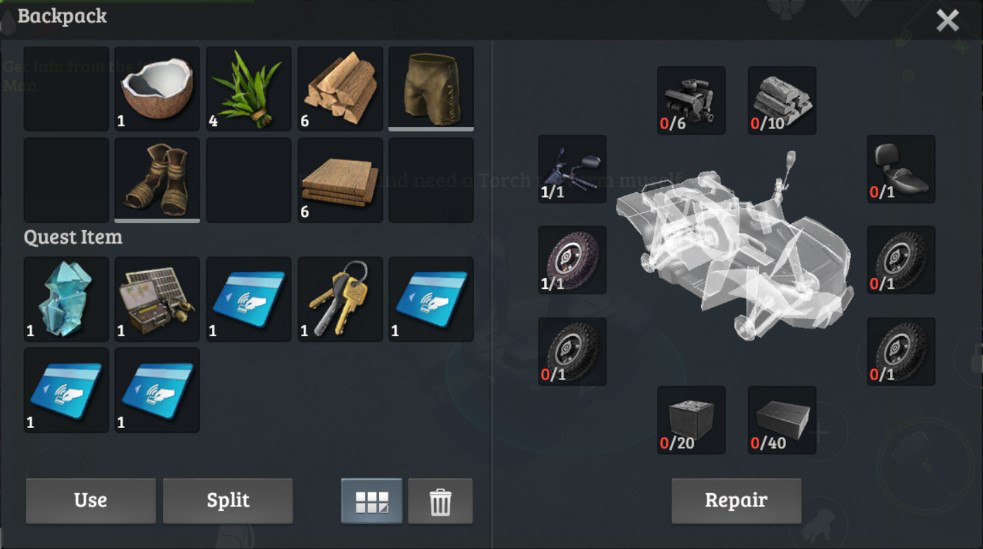The image size is (983, 549).
Task: Click the handlebar part slot
Action: tap(572, 169)
